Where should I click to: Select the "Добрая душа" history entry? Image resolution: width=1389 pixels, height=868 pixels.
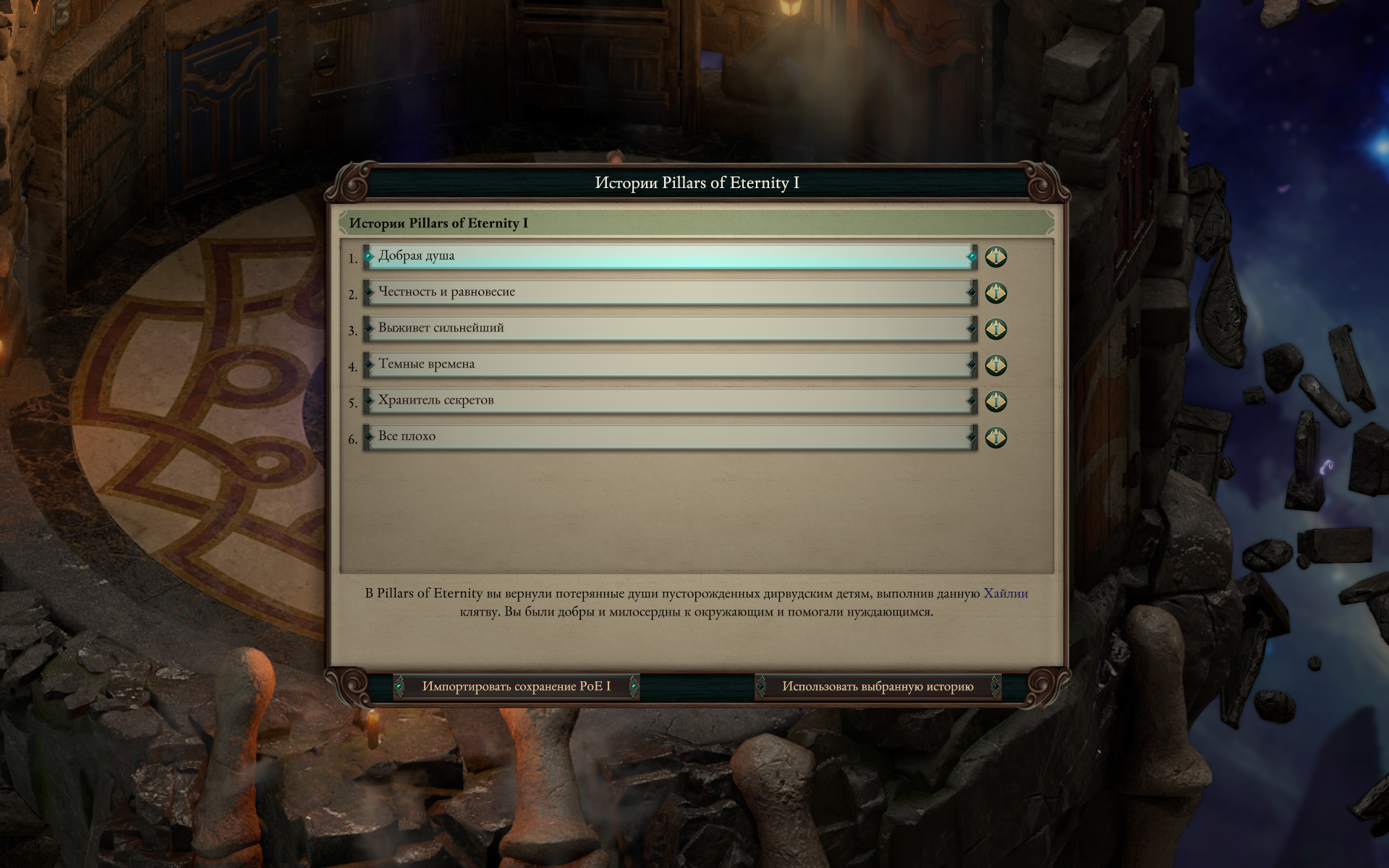point(669,257)
